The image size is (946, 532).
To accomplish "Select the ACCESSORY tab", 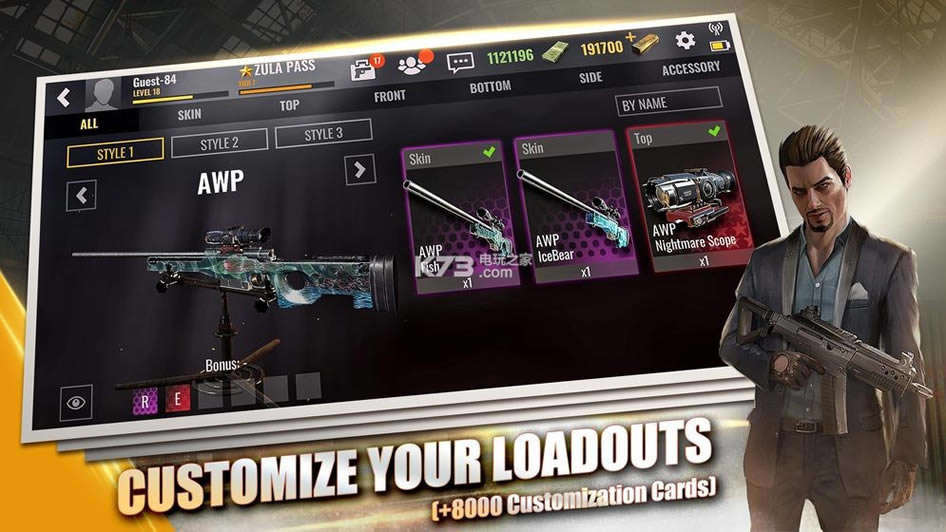I will coord(690,69).
